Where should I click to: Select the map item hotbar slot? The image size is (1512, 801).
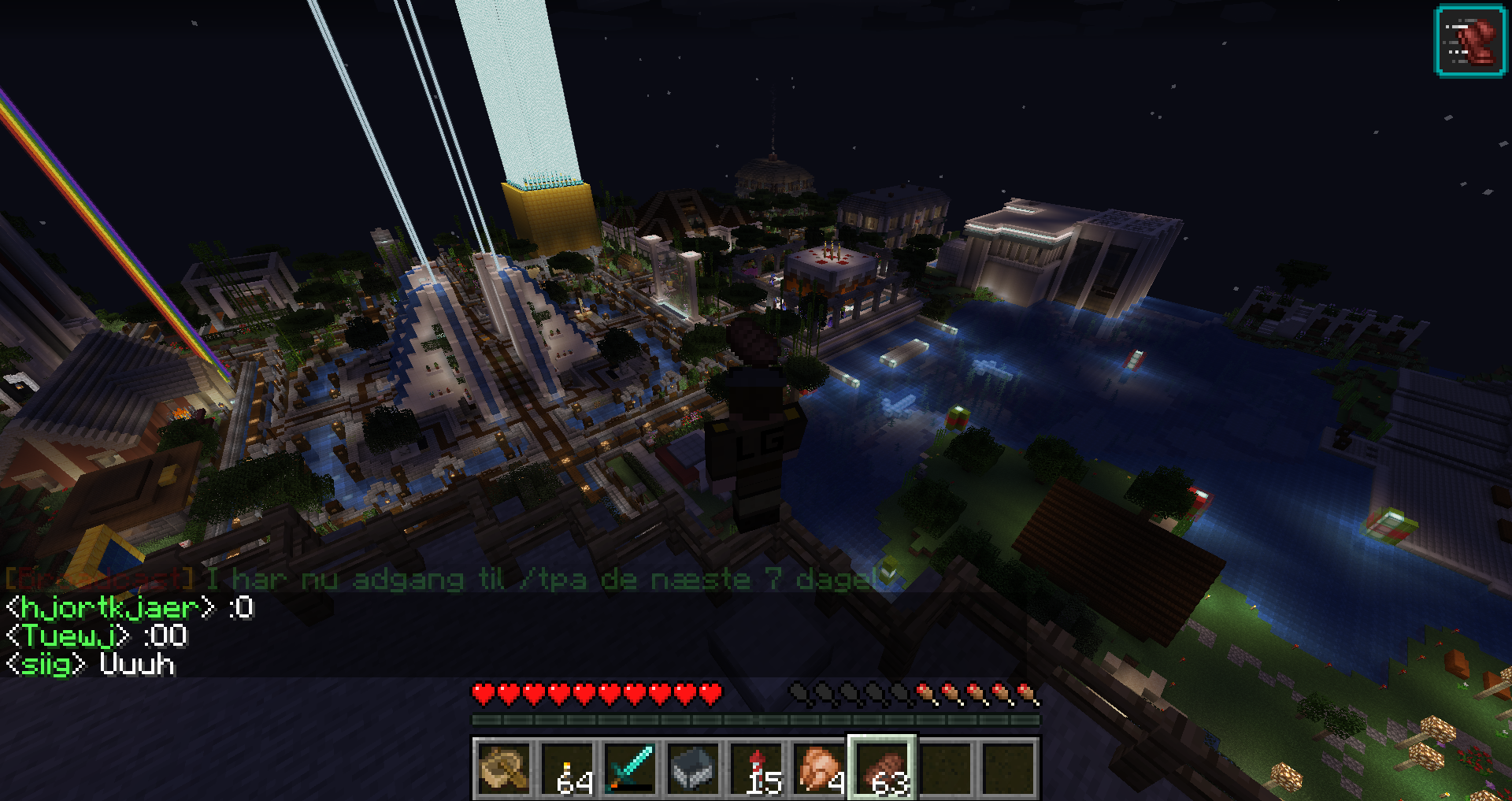[504, 769]
